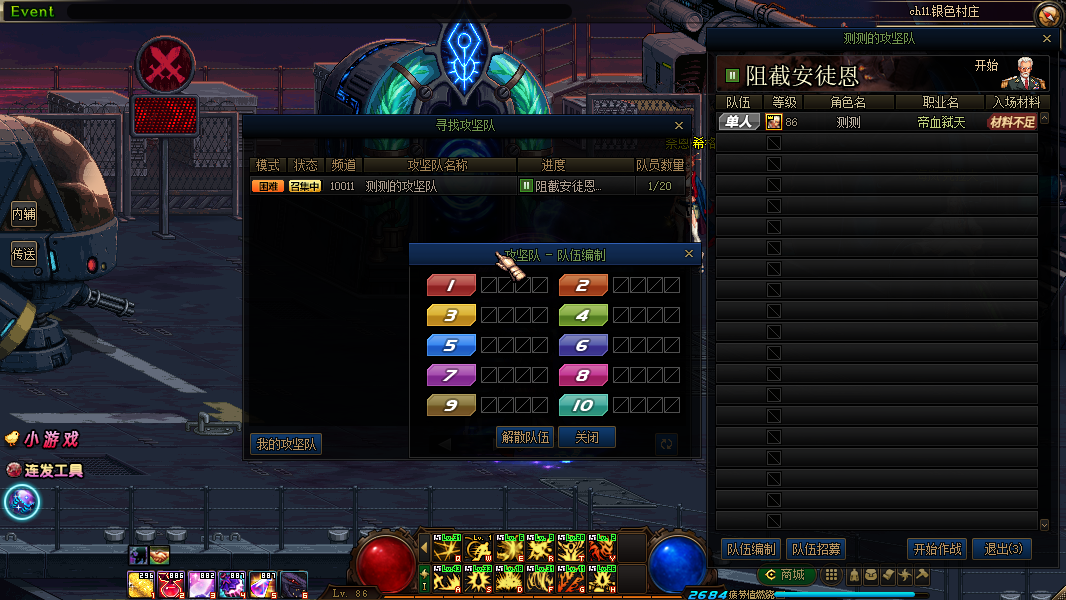
Task: Click the 解散队伍 disband button
Action: click(x=524, y=437)
